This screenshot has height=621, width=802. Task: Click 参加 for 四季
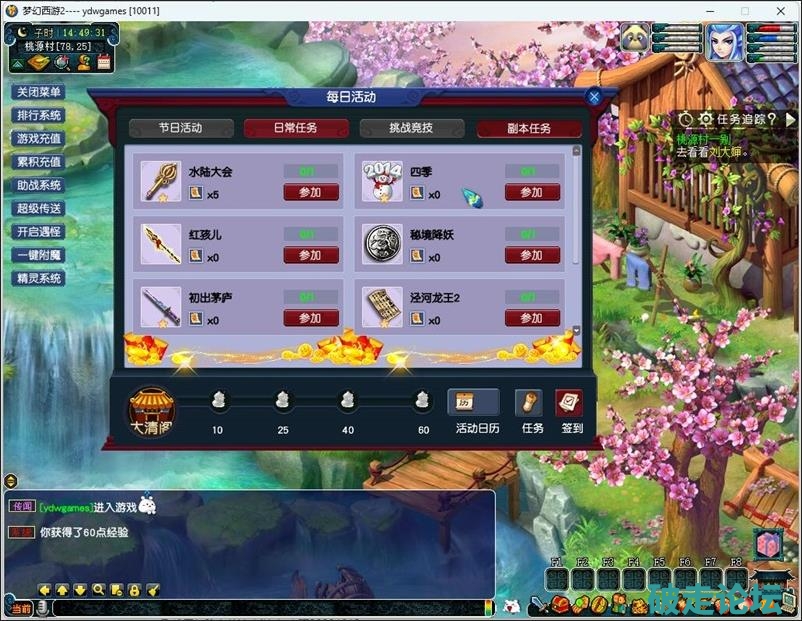tap(532, 193)
